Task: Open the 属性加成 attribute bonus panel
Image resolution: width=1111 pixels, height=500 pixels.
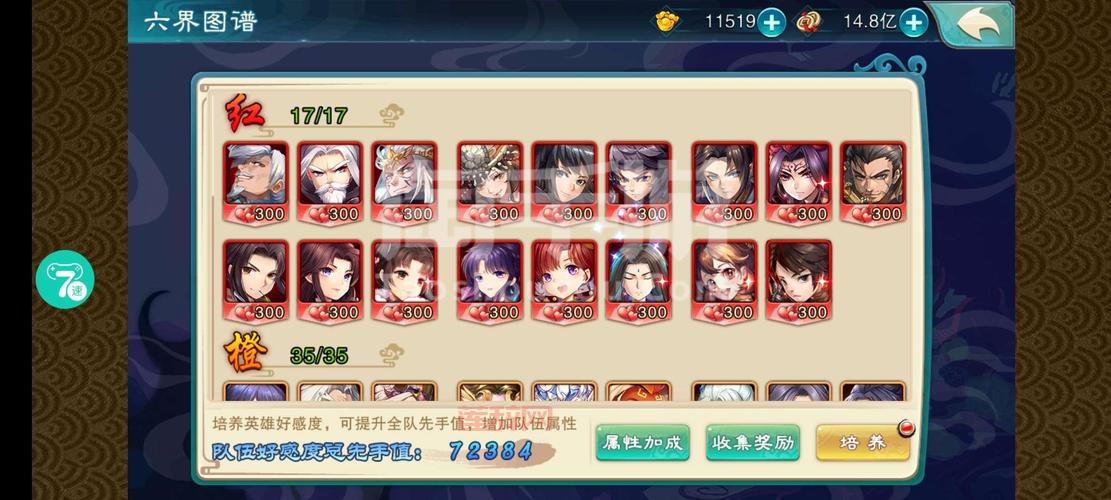Action: click(x=642, y=442)
